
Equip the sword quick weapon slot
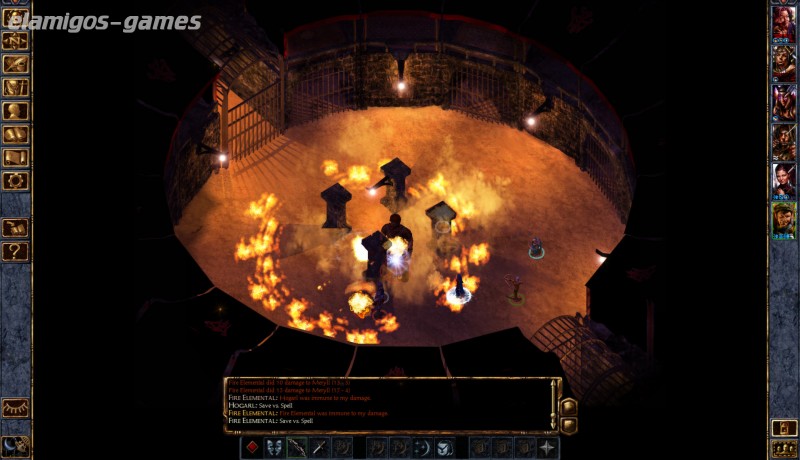tap(319, 447)
